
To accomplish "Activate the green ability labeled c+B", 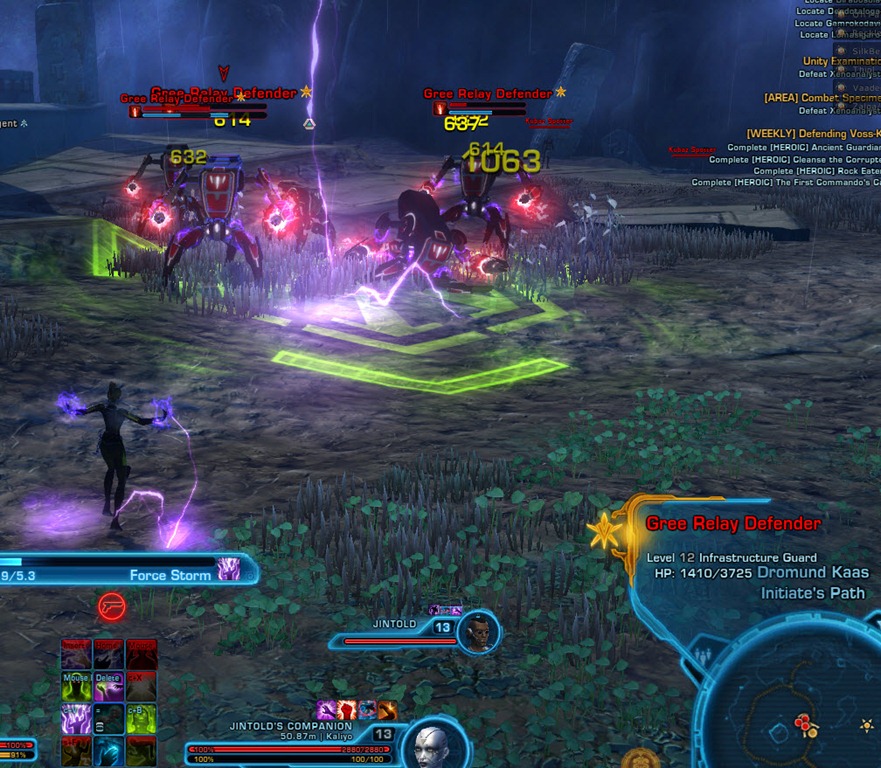I will (x=140, y=718).
